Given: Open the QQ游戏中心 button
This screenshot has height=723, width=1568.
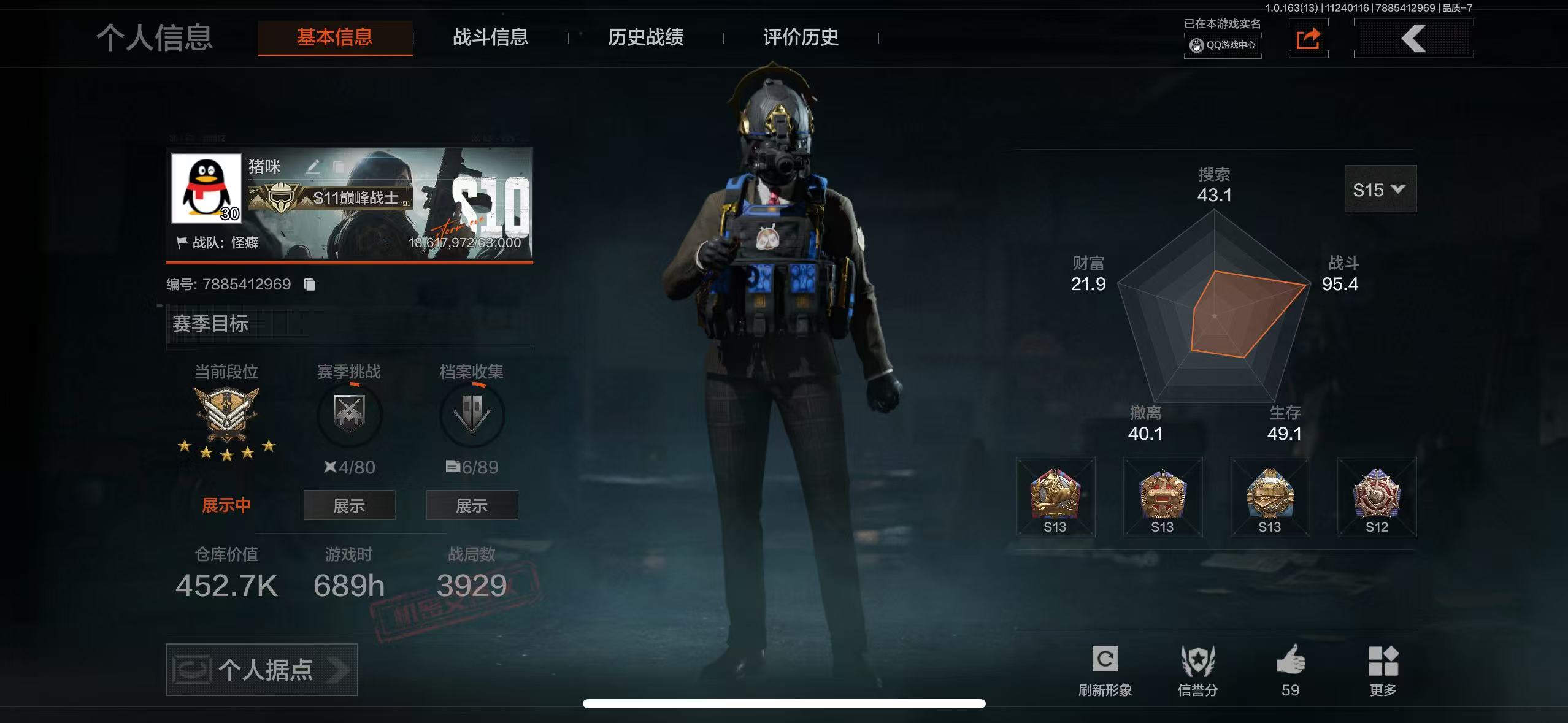Looking at the screenshot, I should point(1223,45).
